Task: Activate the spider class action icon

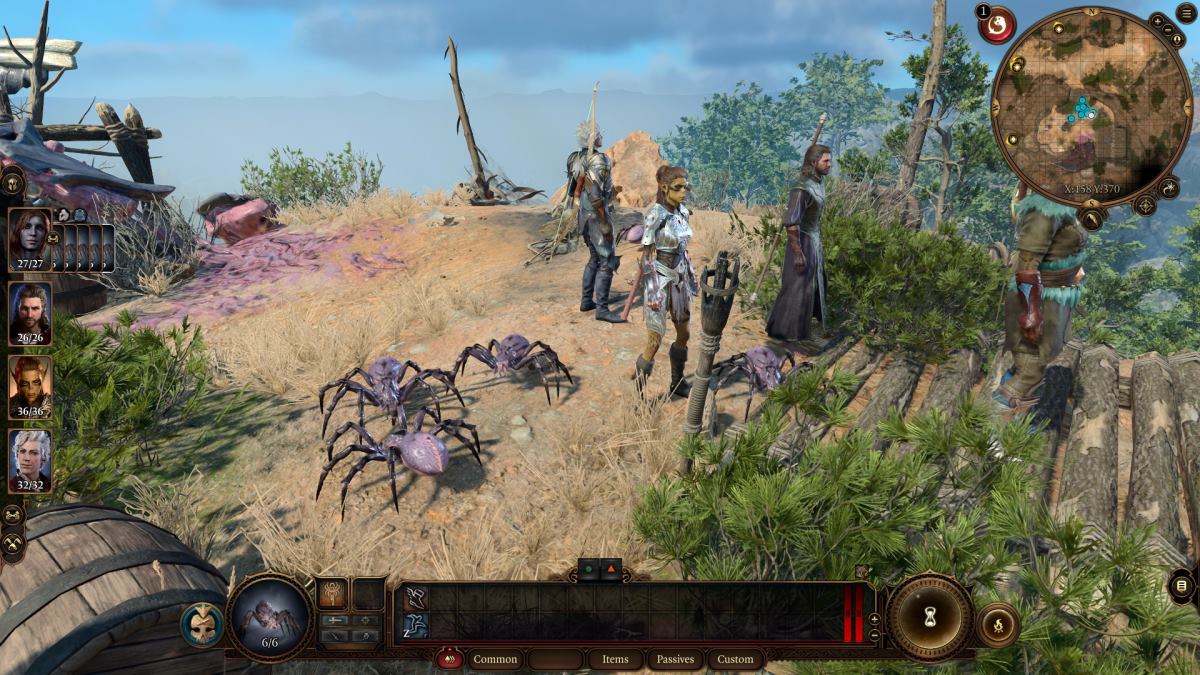Action: (332, 594)
